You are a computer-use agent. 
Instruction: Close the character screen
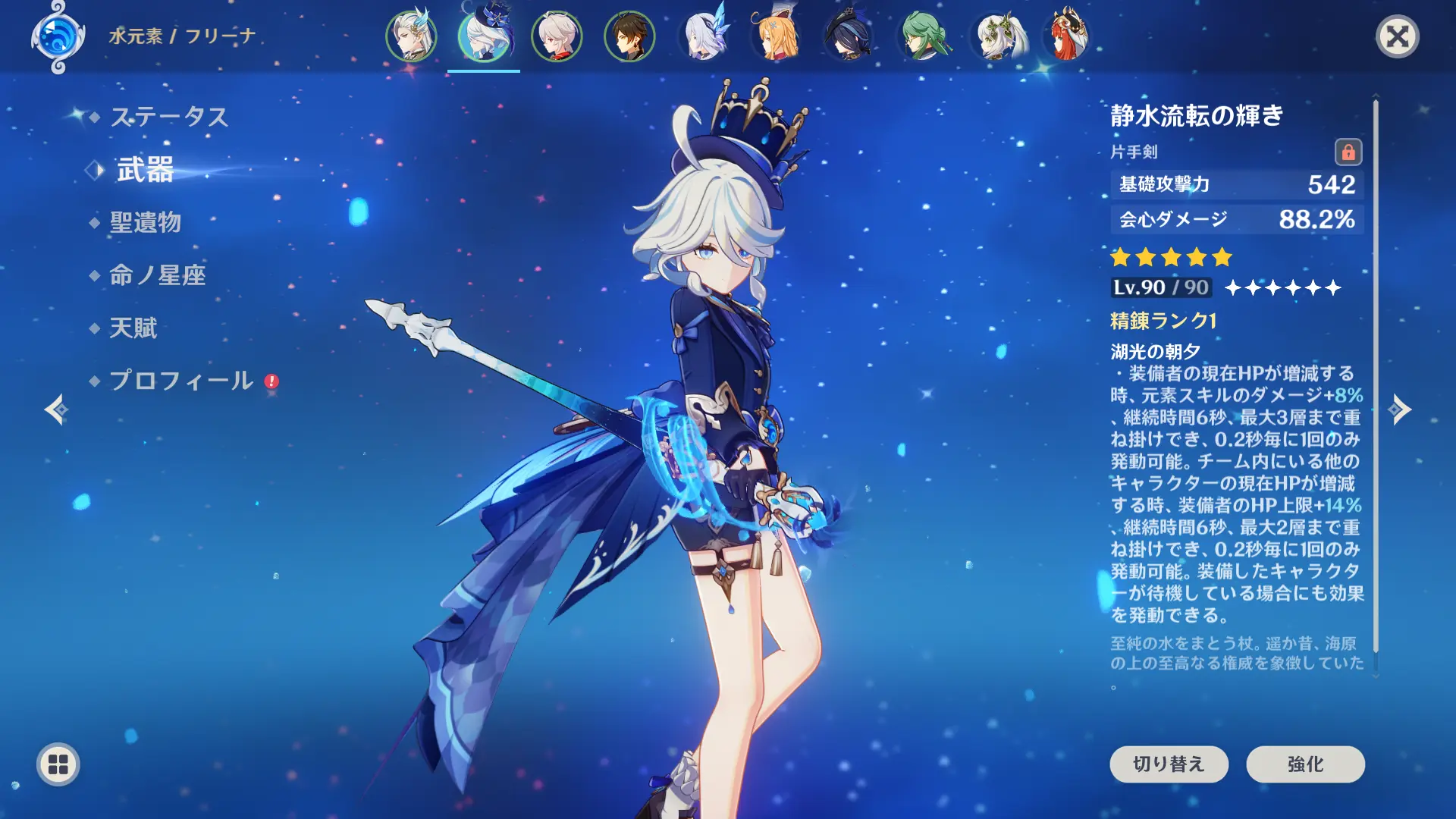pos(1397,36)
